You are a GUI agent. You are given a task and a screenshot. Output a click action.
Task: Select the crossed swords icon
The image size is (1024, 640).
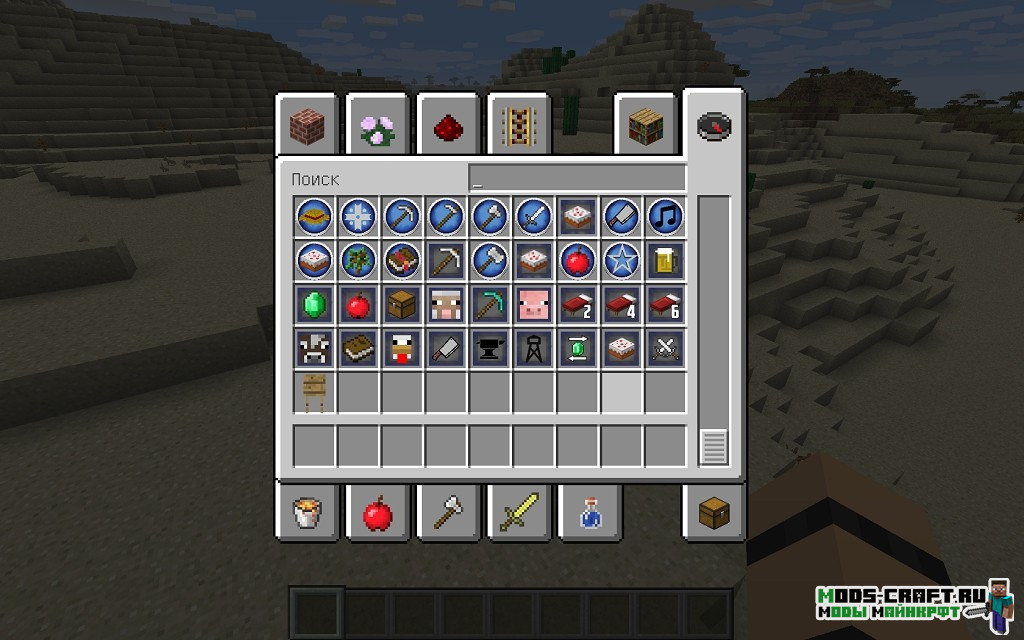[x=665, y=347]
